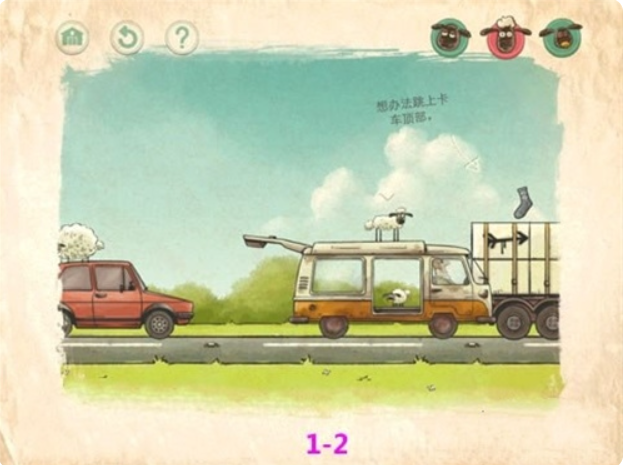Restart the level with the circular arrow
624x465 pixels.
[x=127, y=38]
